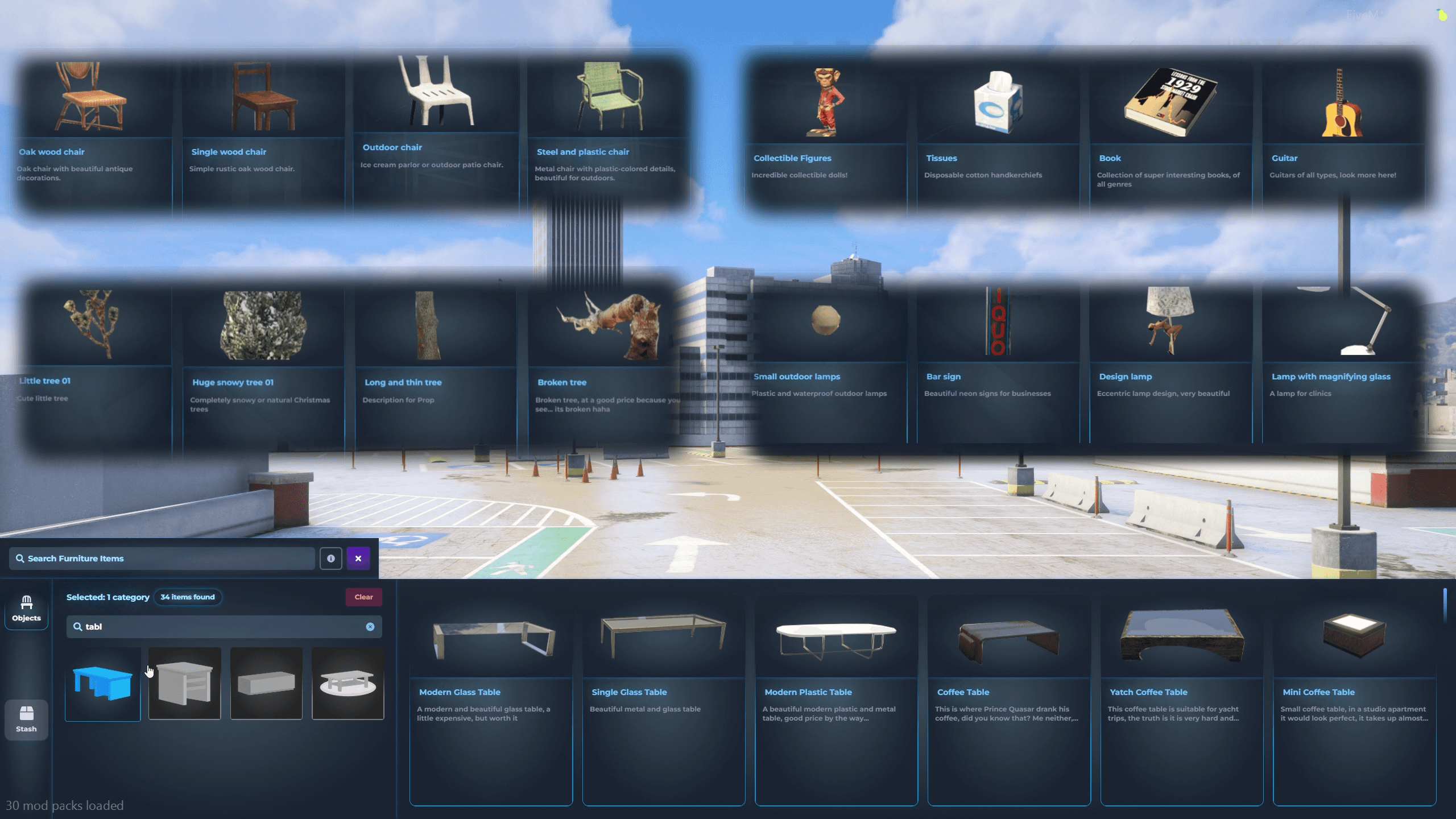This screenshot has width=1456, height=819.
Task: Click the '34 items found' badge
Action: (188, 597)
